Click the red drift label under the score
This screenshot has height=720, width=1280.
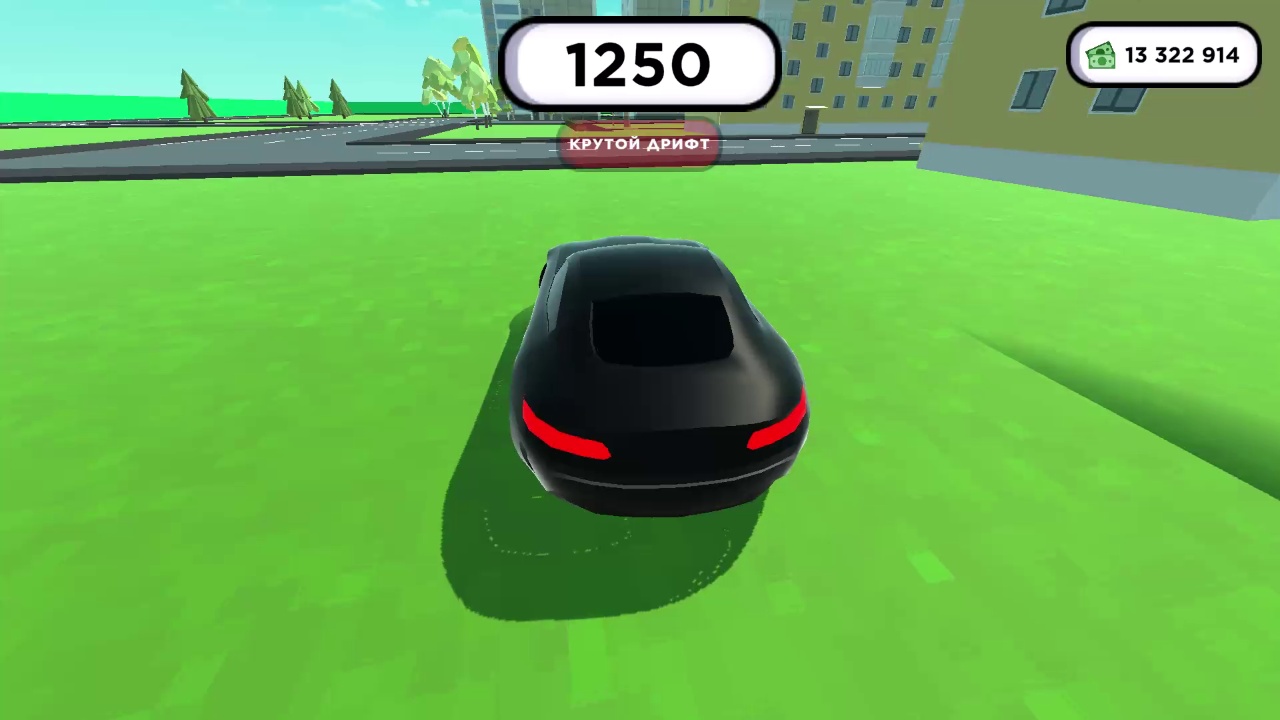pyautogui.click(x=639, y=144)
